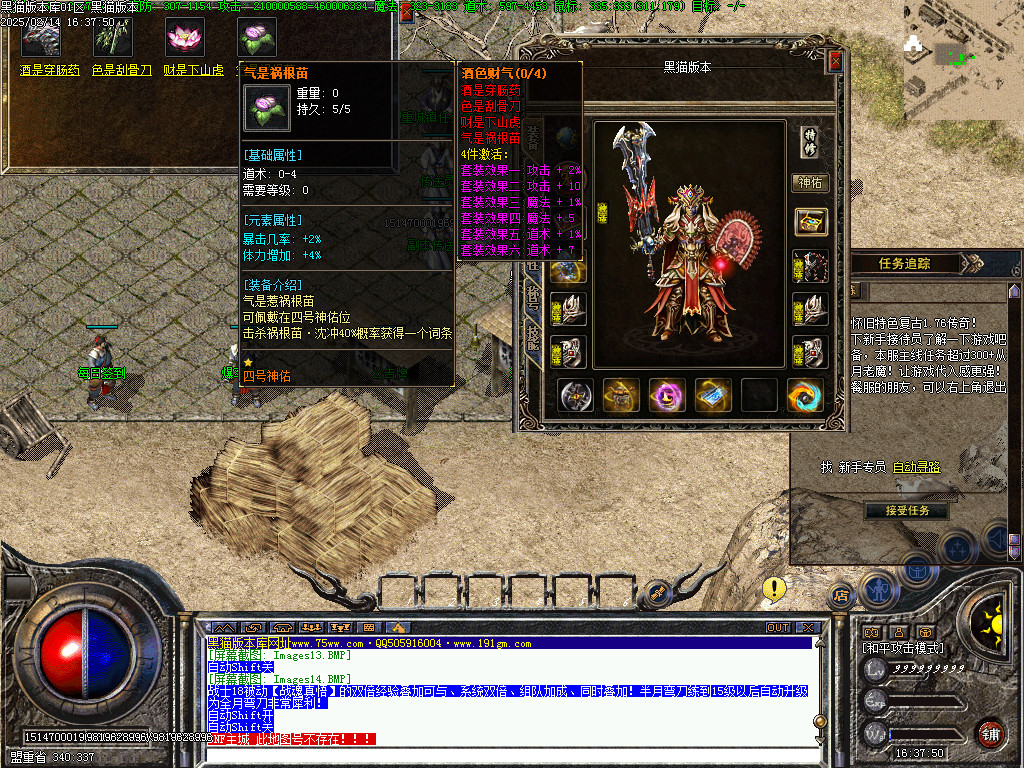Viewport: 1024px width, 768px height.
Task: Click the 自动寻路 auto-pathfinding link
Action: coord(917,467)
